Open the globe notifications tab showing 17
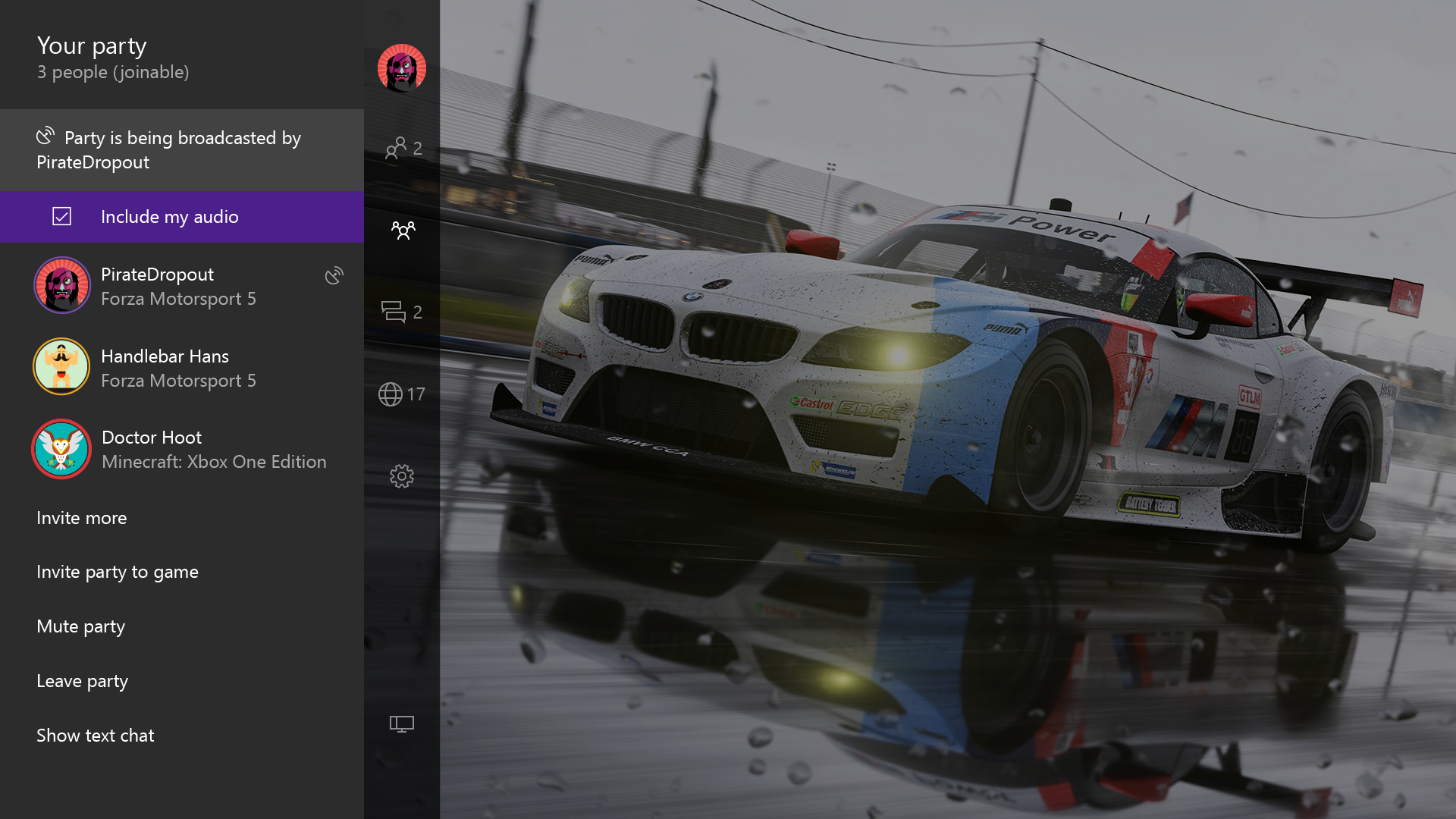 coord(402,394)
